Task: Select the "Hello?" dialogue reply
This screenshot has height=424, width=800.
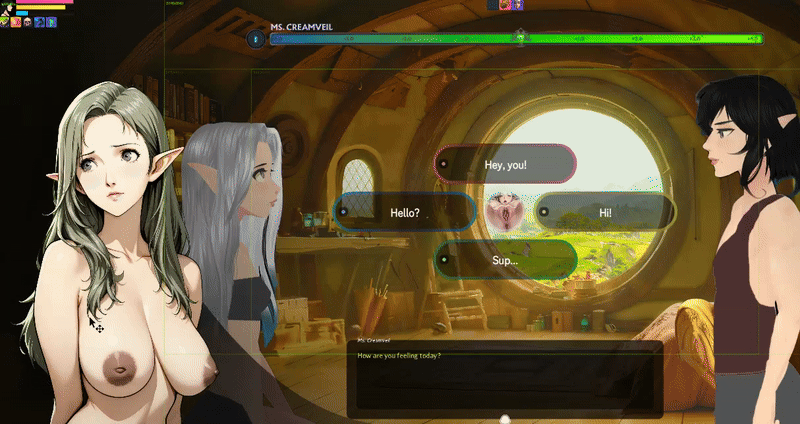Action: [404, 212]
